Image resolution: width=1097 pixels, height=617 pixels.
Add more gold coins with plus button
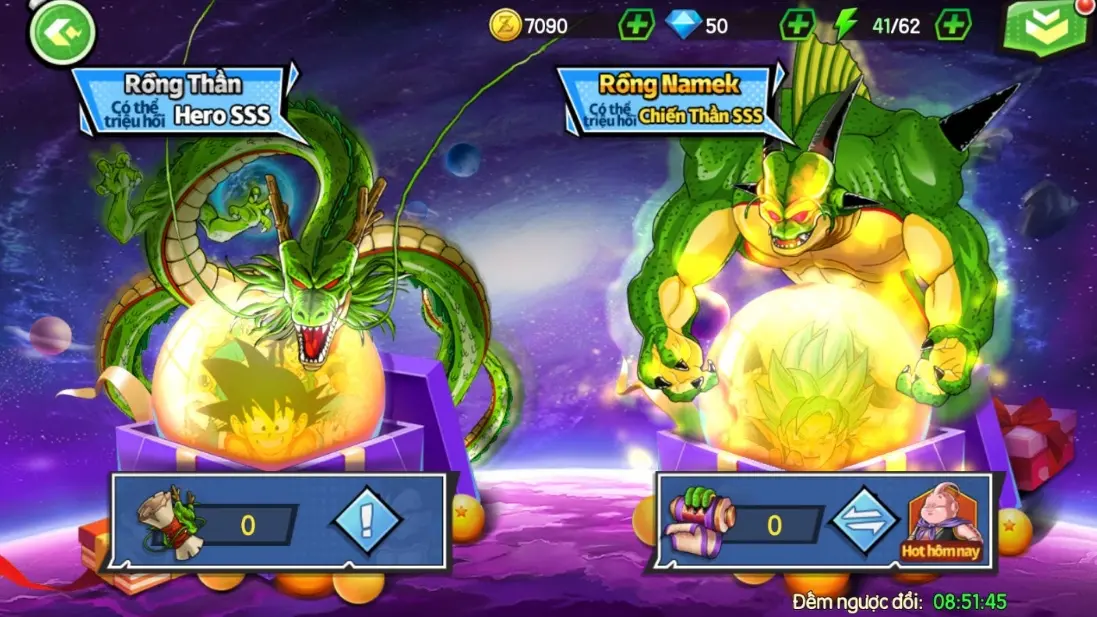[x=636, y=25]
